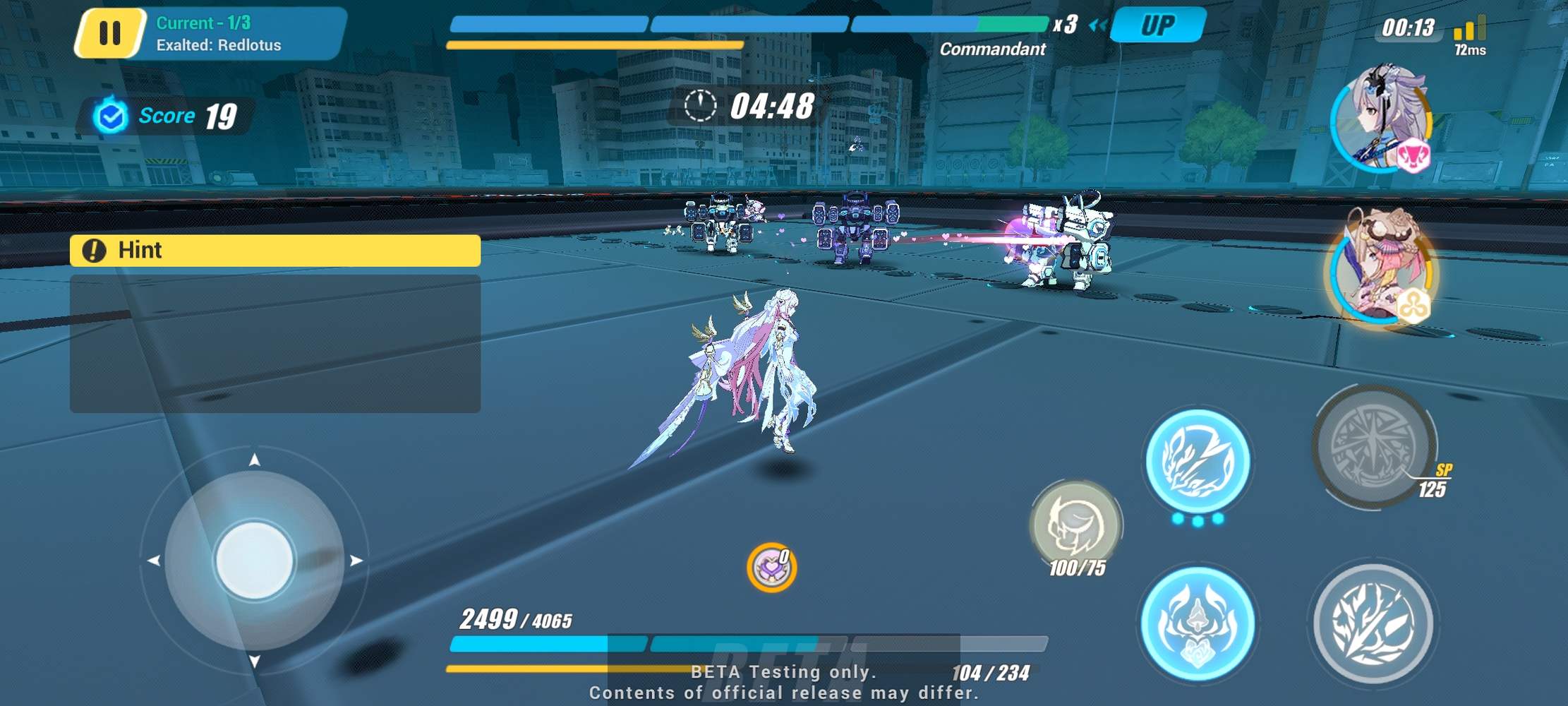
Task: Tap the clock icon next to 04:48 timer
Action: (x=699, y=107)
